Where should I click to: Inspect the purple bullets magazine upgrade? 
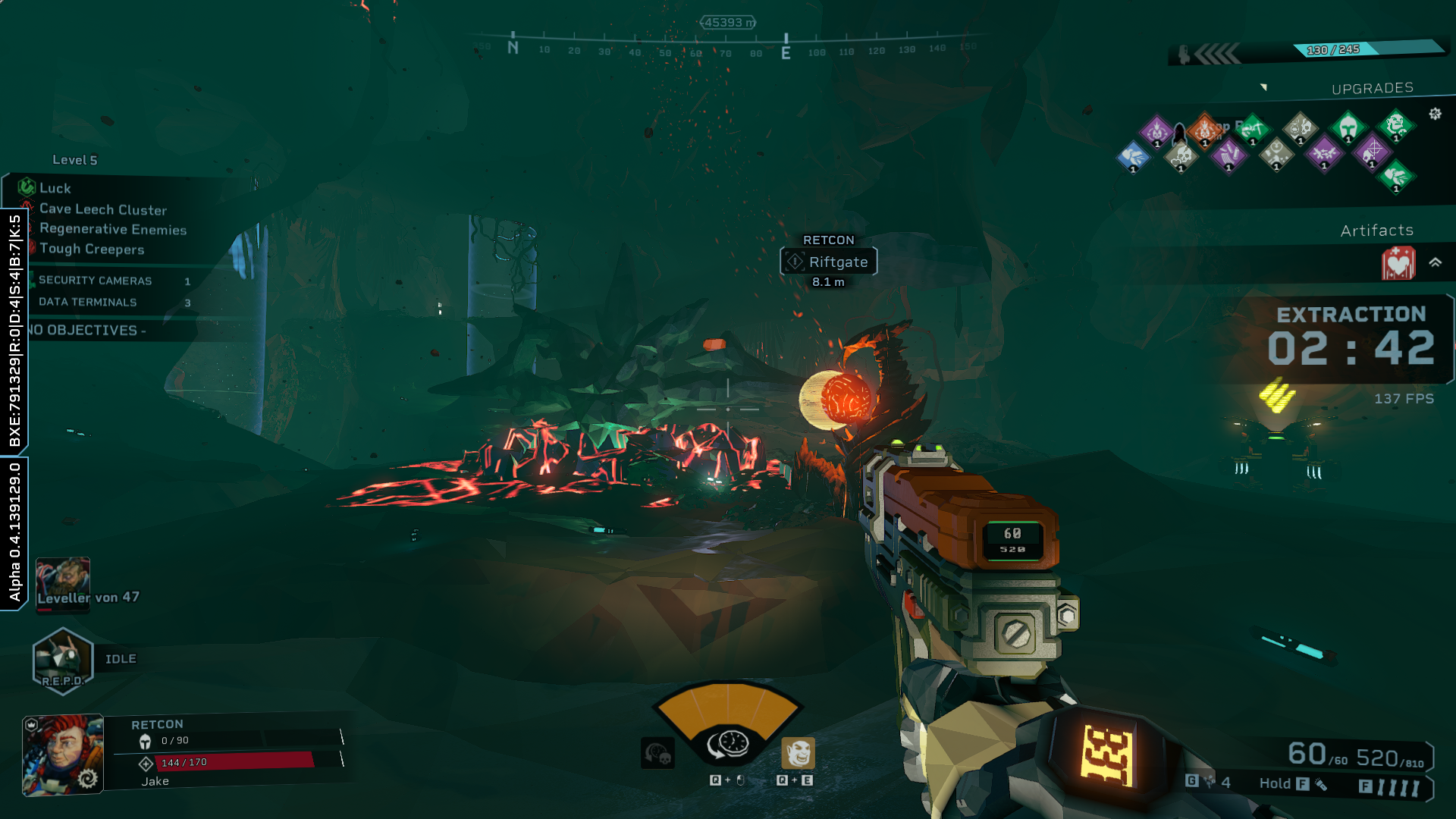(x=1228, y=155)
